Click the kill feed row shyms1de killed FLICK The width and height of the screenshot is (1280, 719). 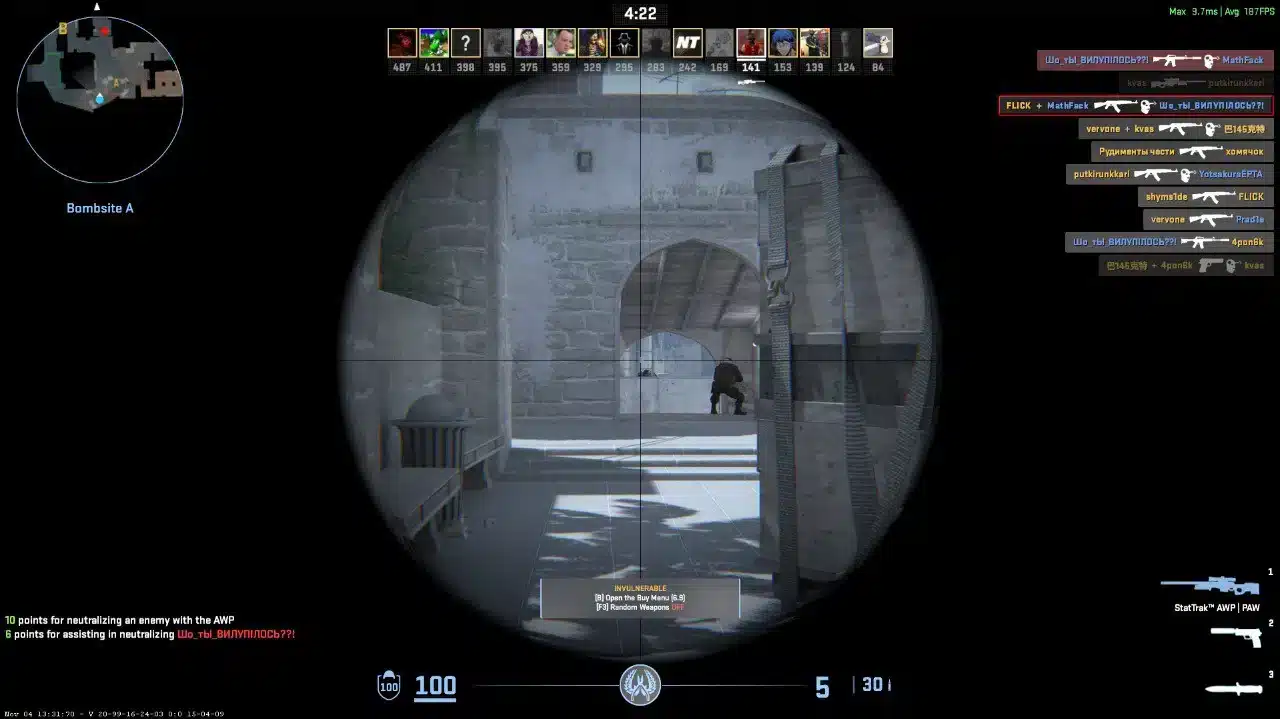tap(1204, 197)
